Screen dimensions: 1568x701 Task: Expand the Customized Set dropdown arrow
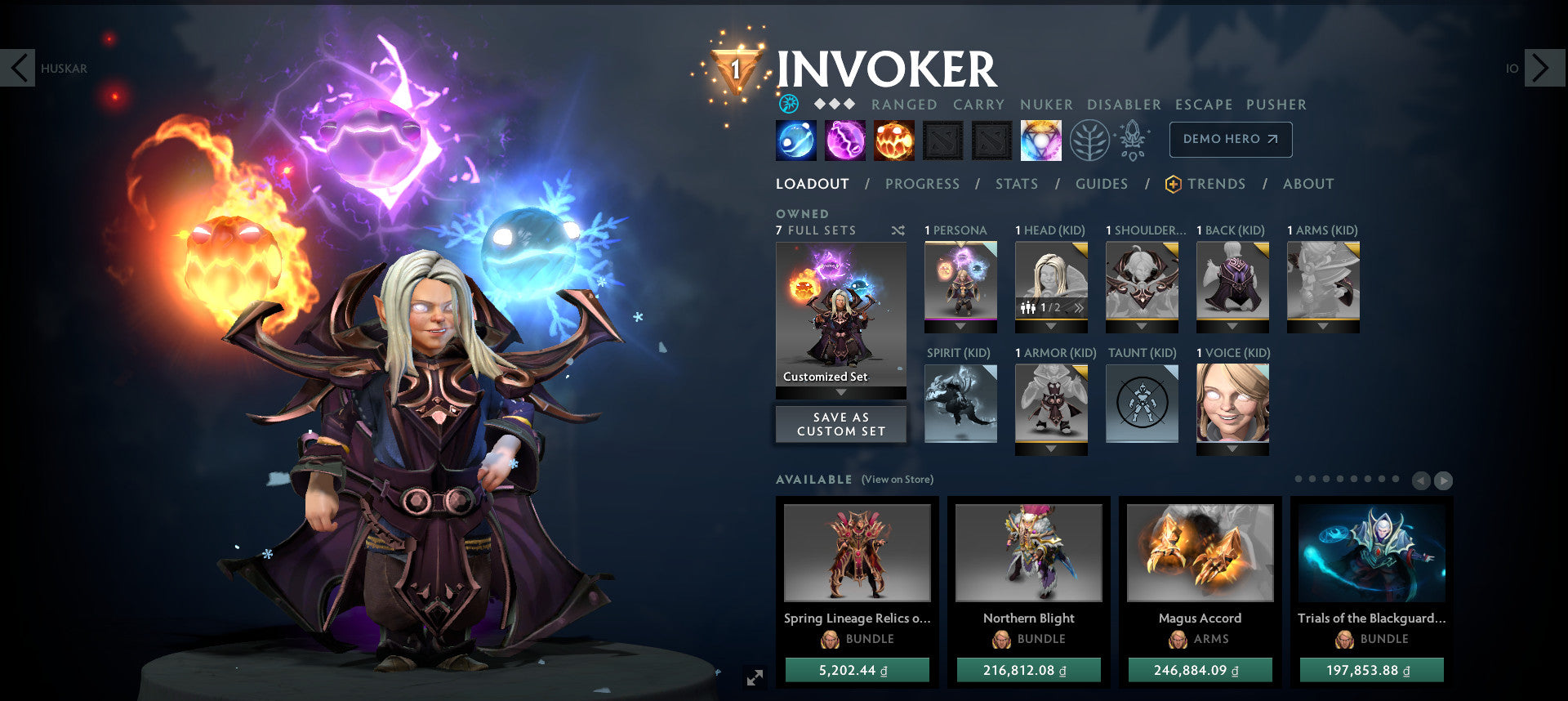pyautogui.click(x=840, y=391)
